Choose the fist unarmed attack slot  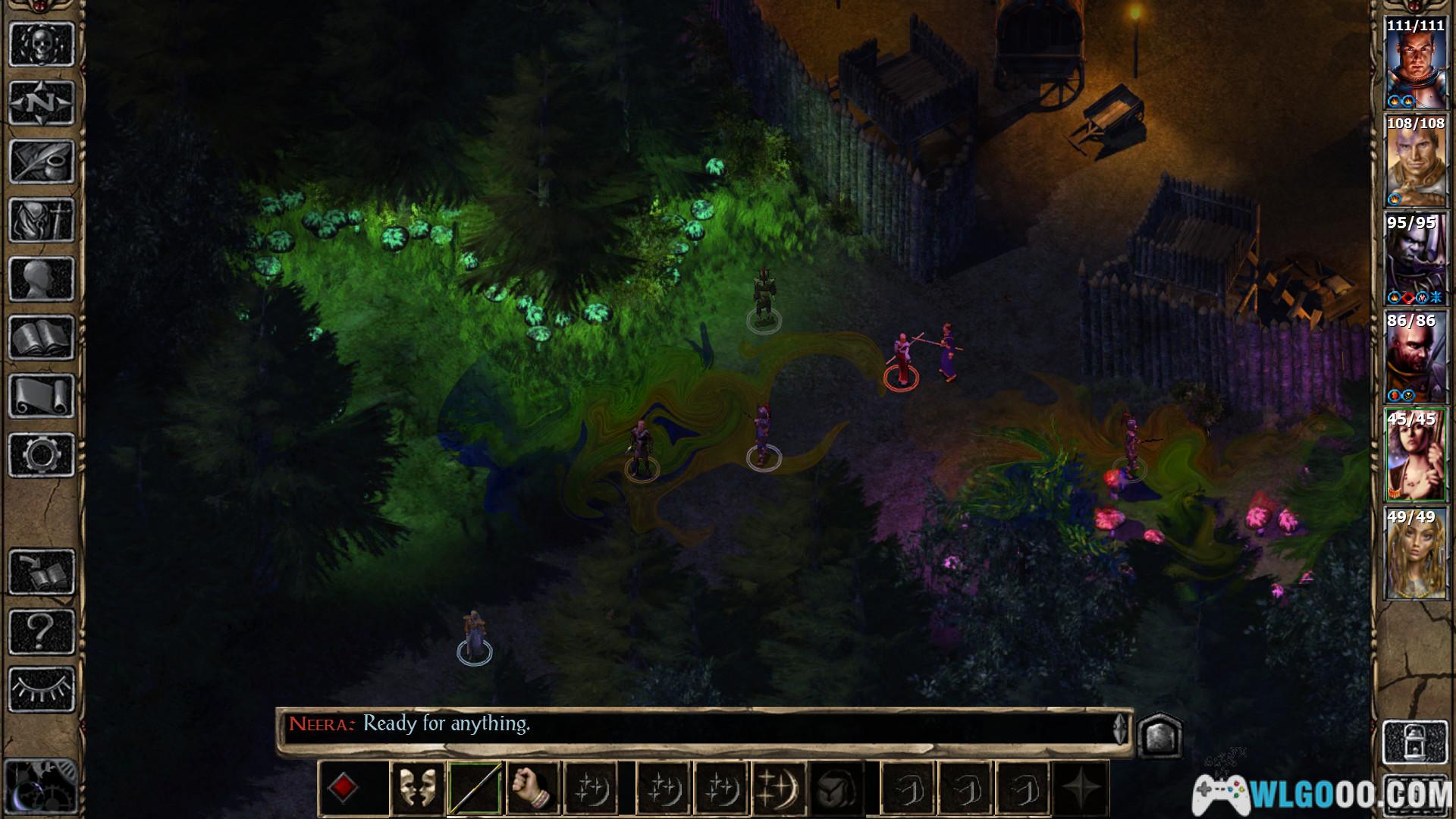(x=534, y=789)
